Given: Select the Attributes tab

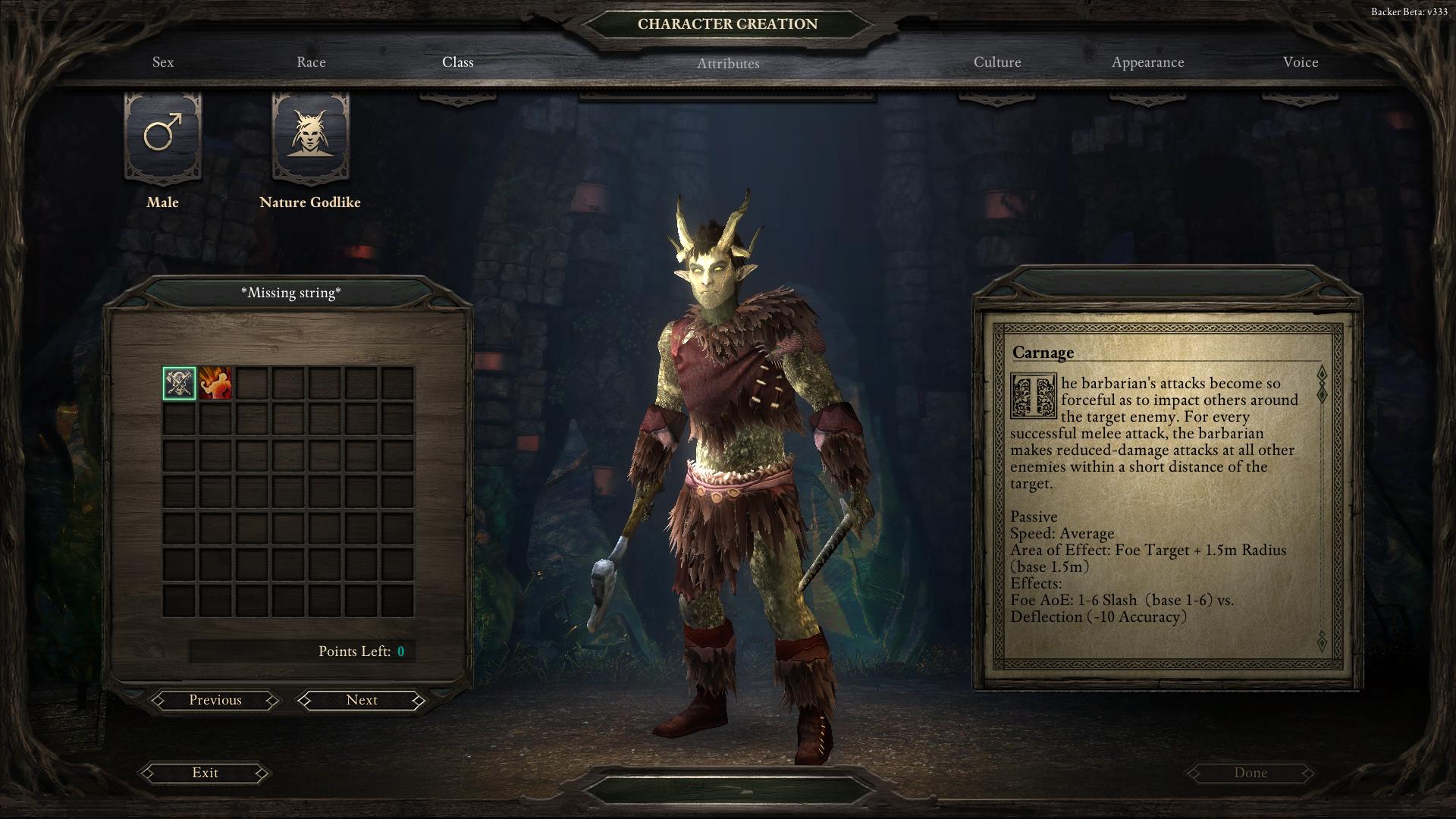Looking at the screenshot, I should click(728, 64).
